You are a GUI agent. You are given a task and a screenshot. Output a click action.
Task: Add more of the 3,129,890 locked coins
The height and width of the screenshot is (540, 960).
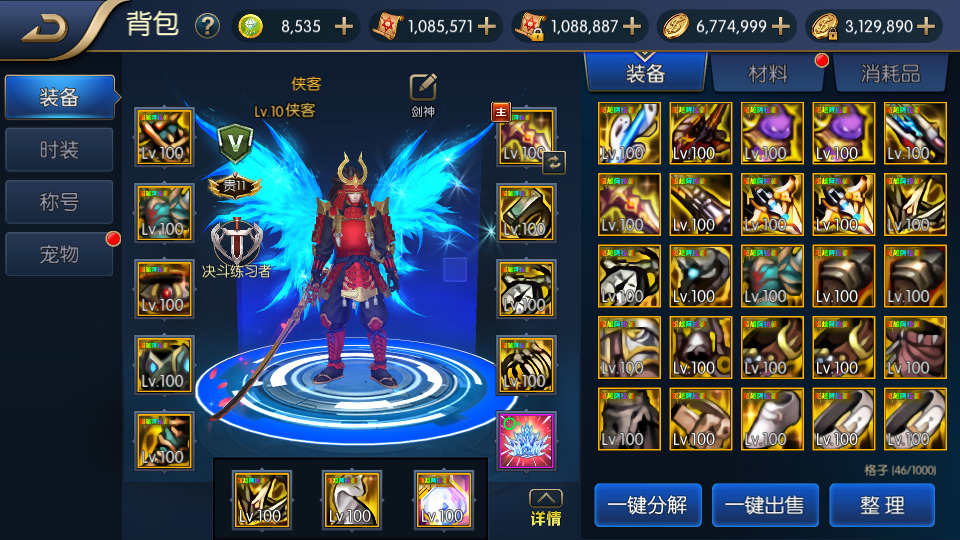[928, 26]
